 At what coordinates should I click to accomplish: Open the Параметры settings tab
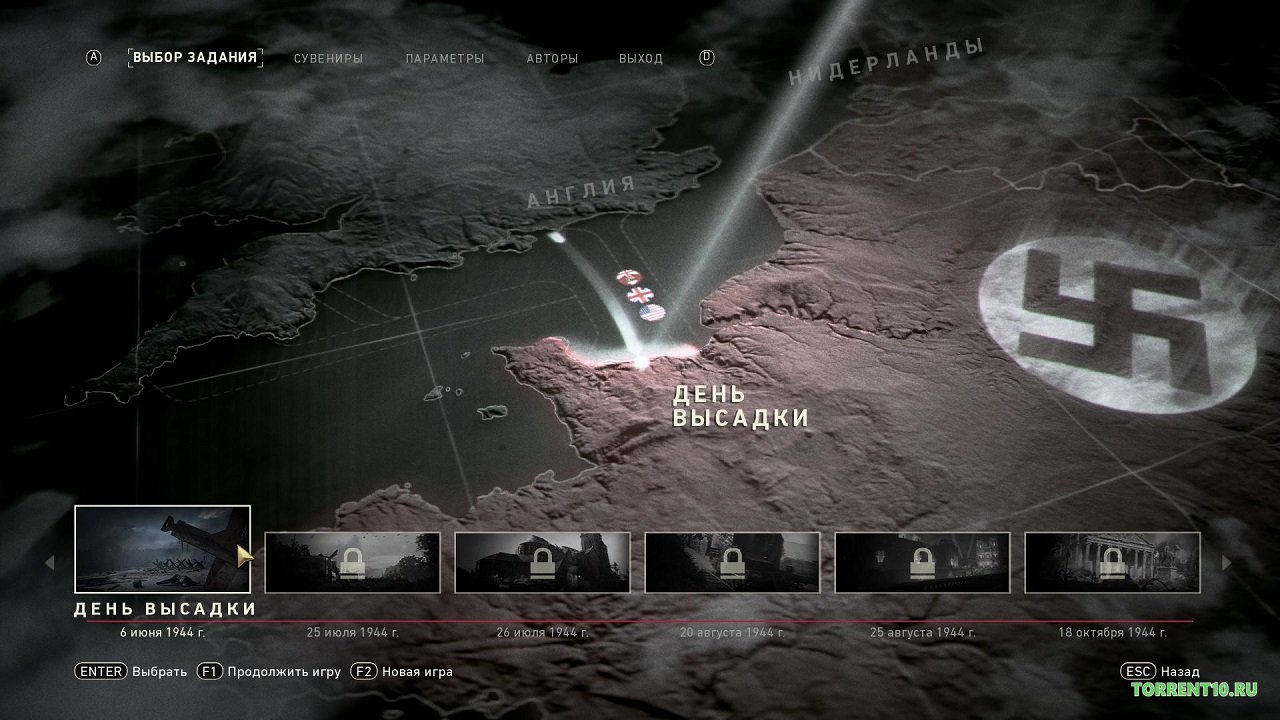pyautogui.click(x=444, y=58)
